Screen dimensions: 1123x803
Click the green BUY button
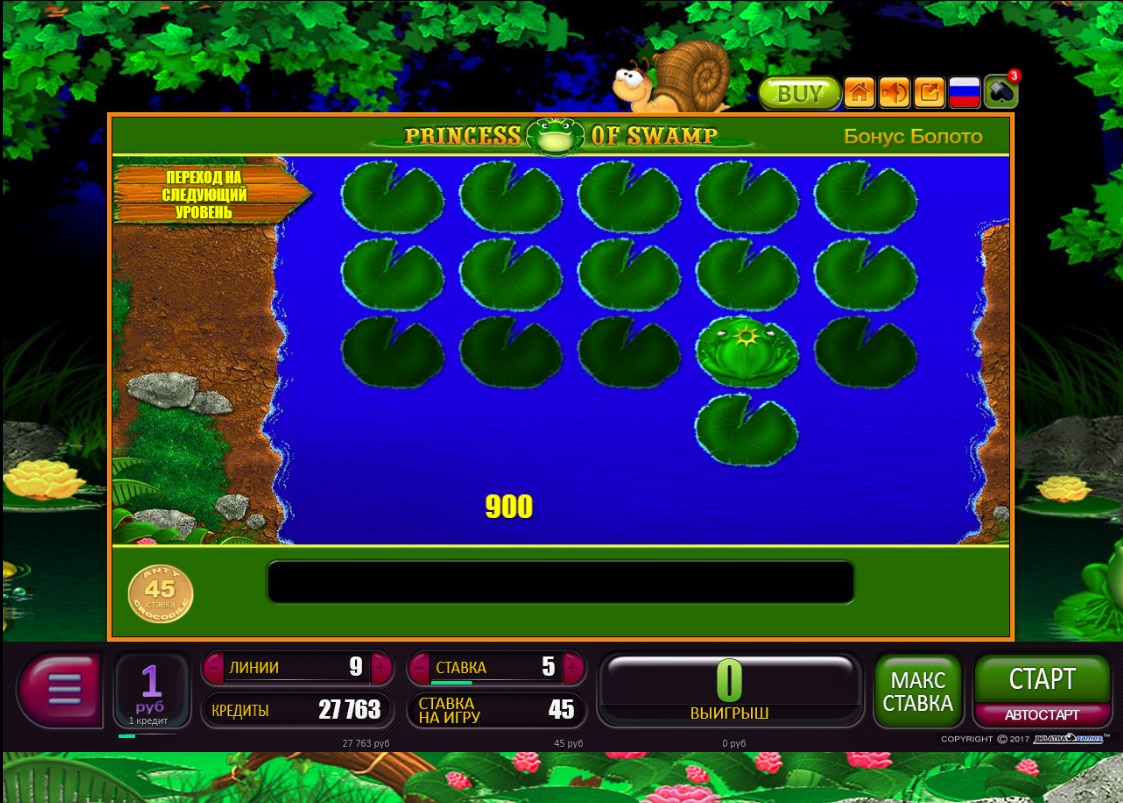(x=799, y=93)
